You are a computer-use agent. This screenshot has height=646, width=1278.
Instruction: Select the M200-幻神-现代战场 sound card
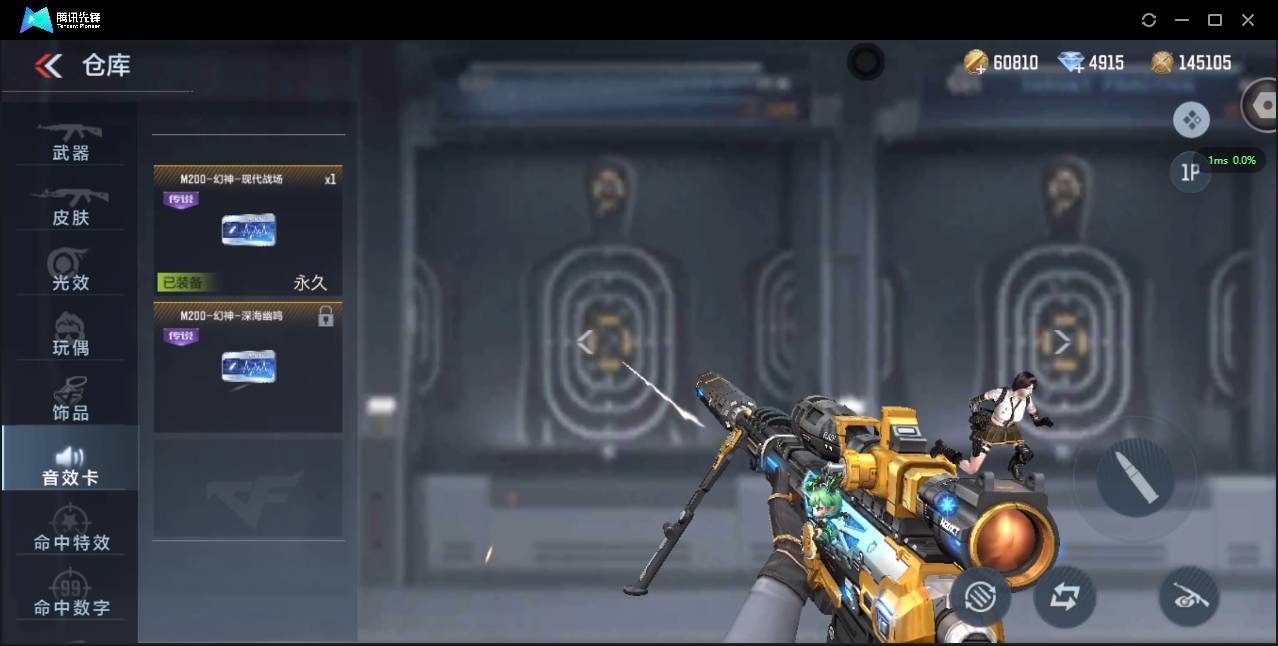point(248,230)
